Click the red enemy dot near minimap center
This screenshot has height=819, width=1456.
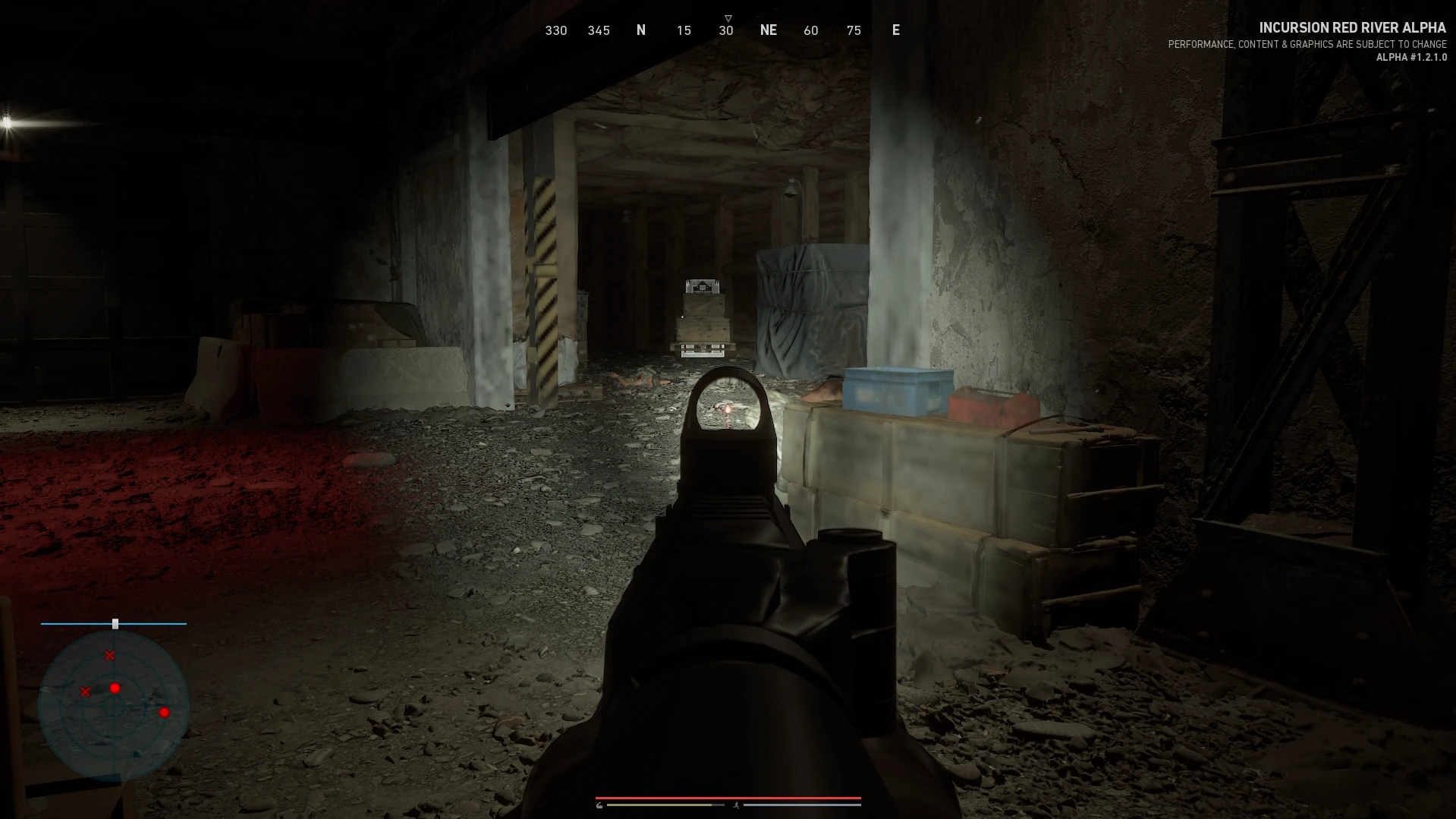(x=115, y=688)
